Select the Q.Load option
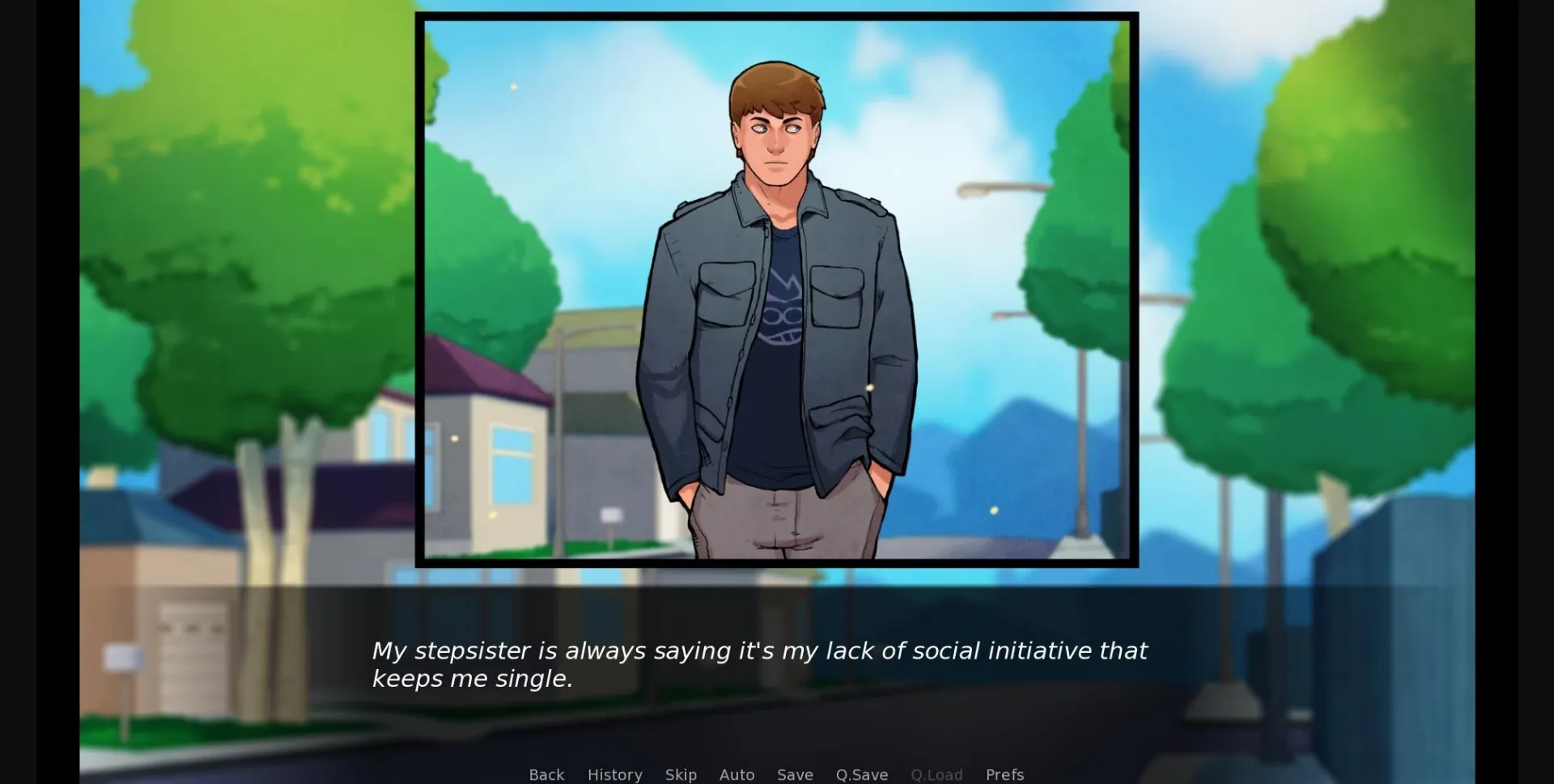The height and width of the screenshot is (784, 1554). pos(936,774)
